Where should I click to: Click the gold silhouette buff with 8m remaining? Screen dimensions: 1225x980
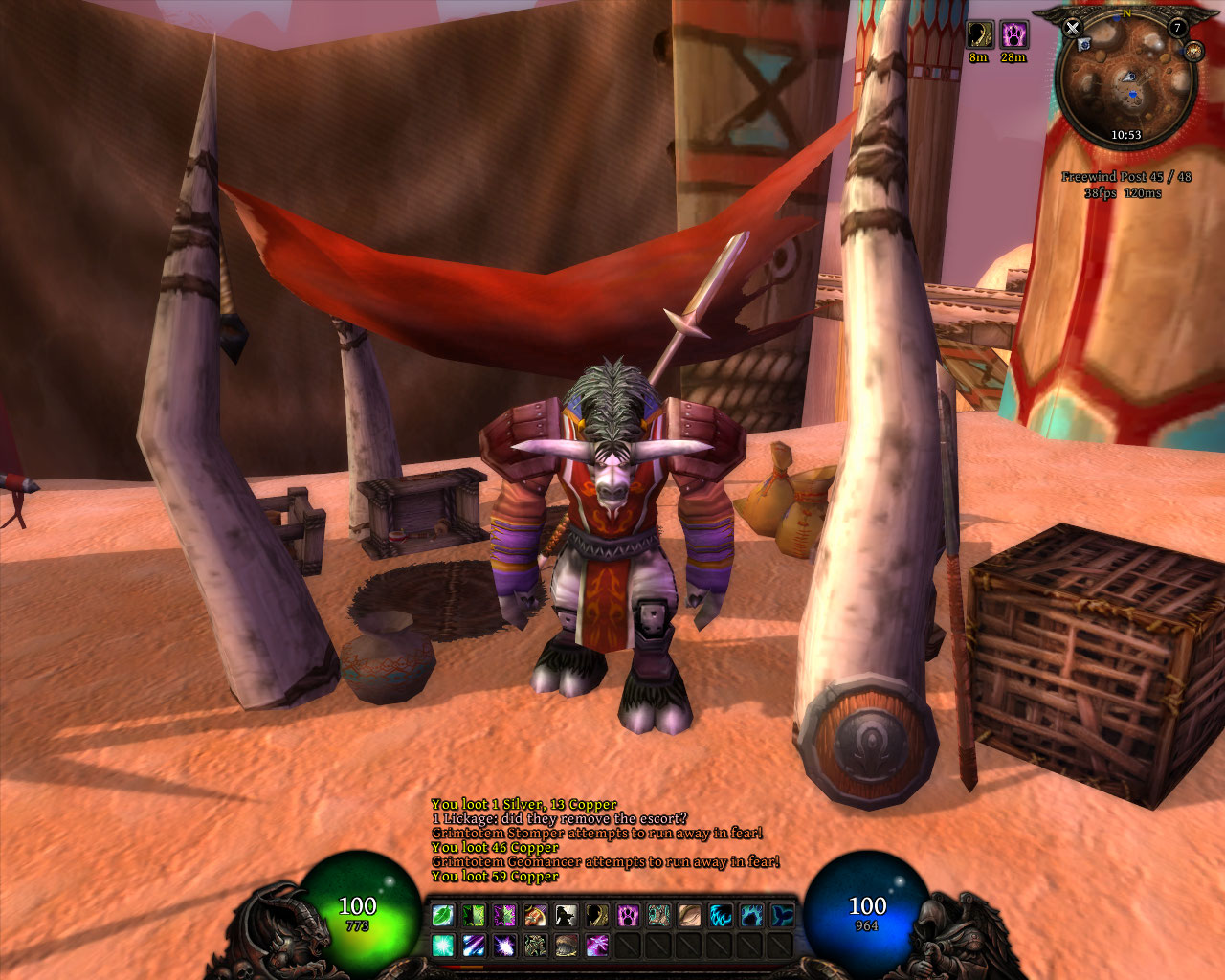pos(978,35)
